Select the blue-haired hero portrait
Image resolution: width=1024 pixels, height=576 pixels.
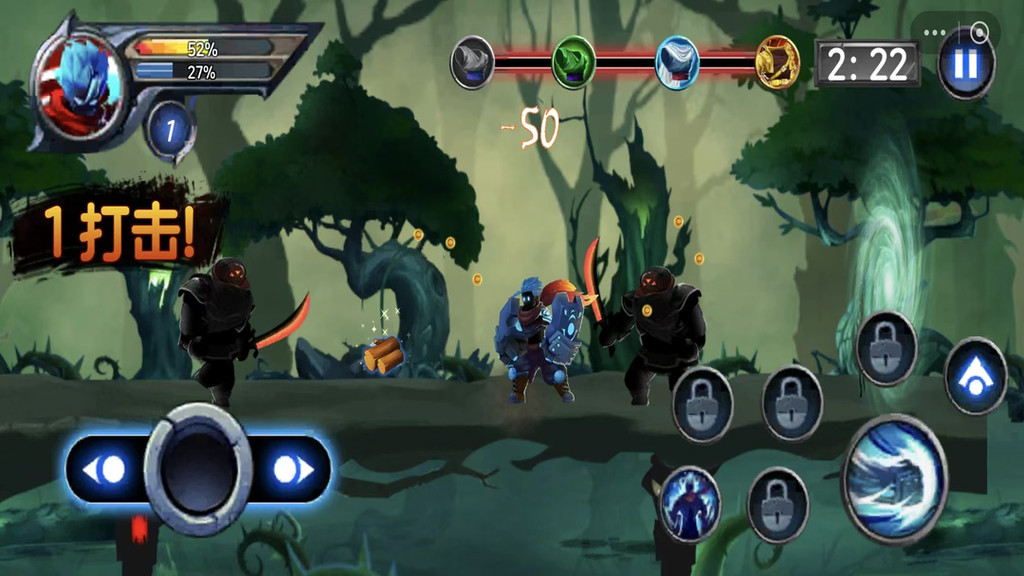coord(78,82)
